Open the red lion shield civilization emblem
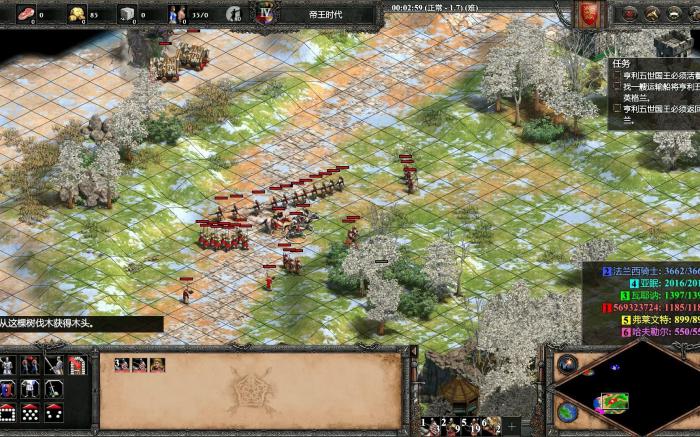Screen dimensions: 700x437 [588, 14]
